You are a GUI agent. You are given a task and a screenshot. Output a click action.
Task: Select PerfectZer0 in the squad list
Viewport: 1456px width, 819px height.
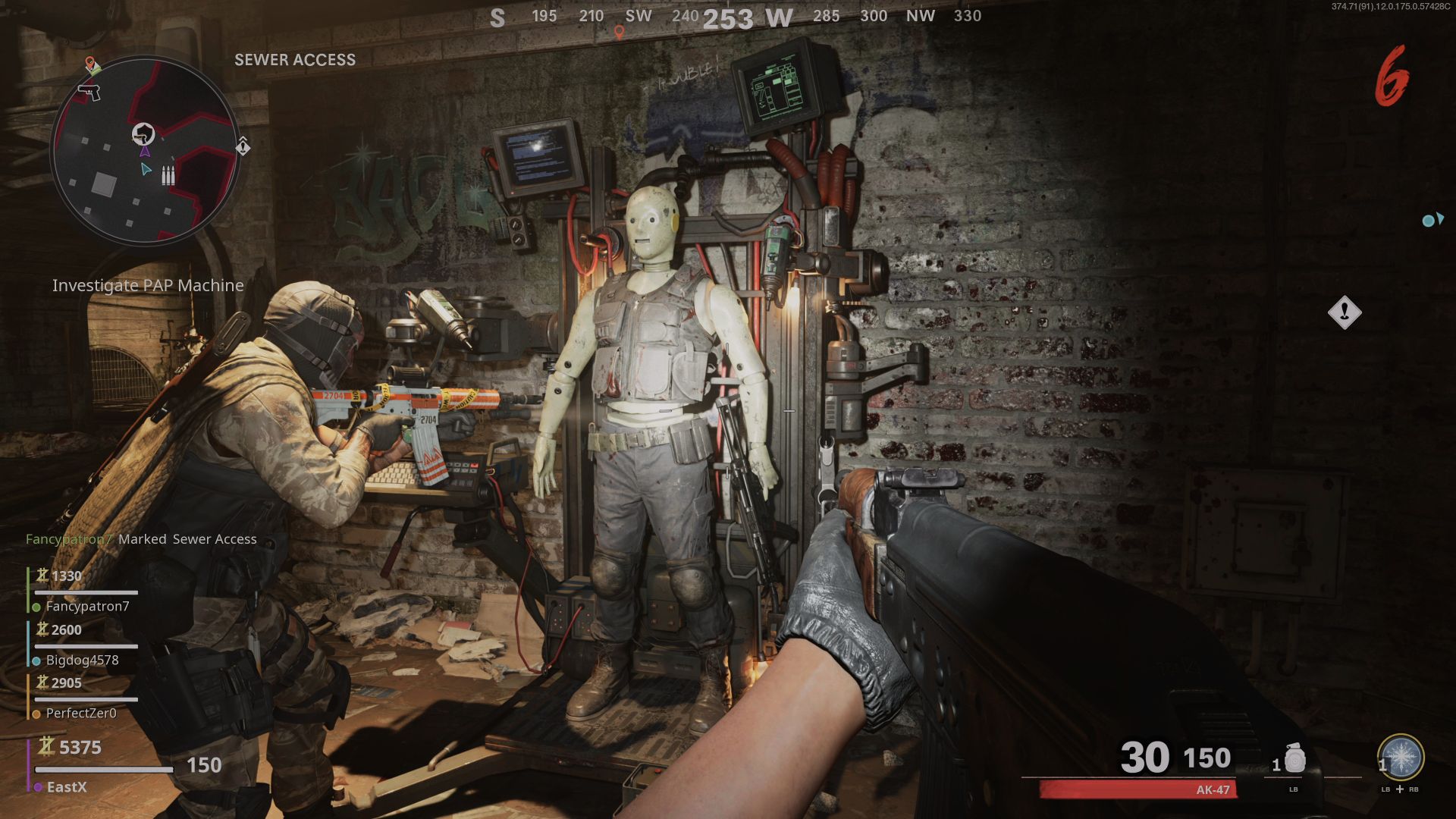pyautogui.click(x=81, y=714)
